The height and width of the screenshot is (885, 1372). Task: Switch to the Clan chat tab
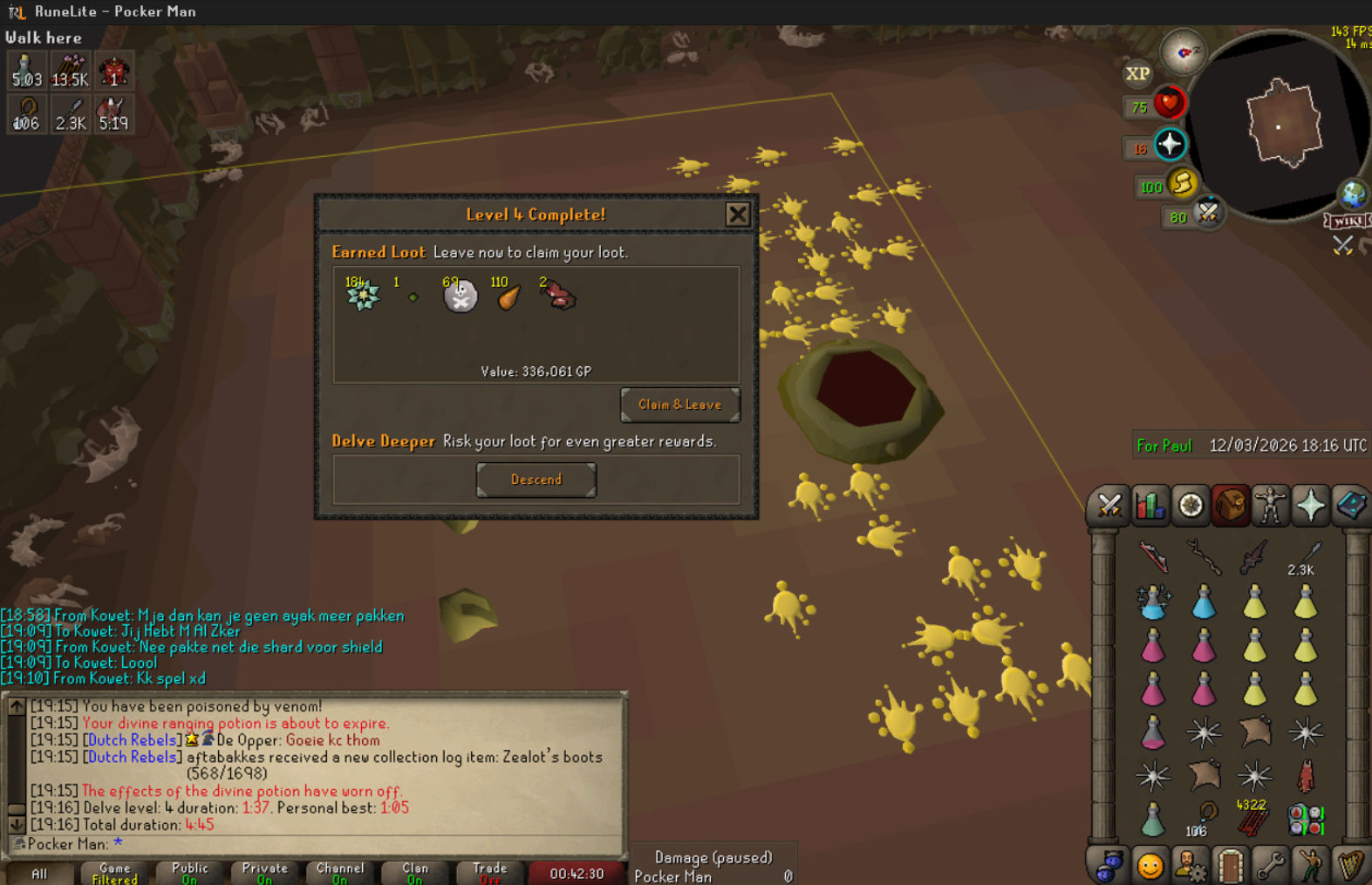pos(415,873)
